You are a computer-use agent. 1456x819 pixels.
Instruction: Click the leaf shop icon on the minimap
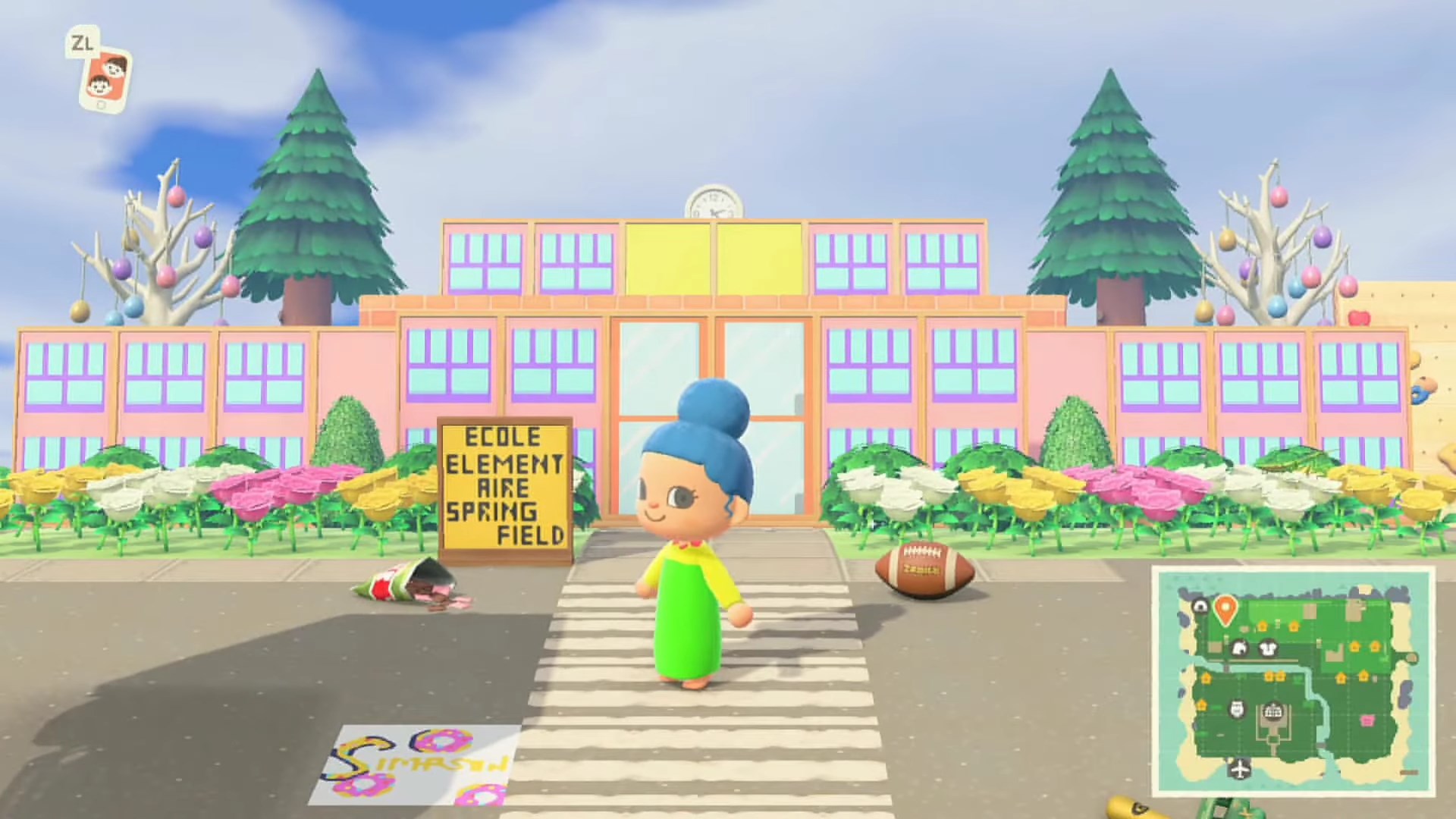(1240, 646)
